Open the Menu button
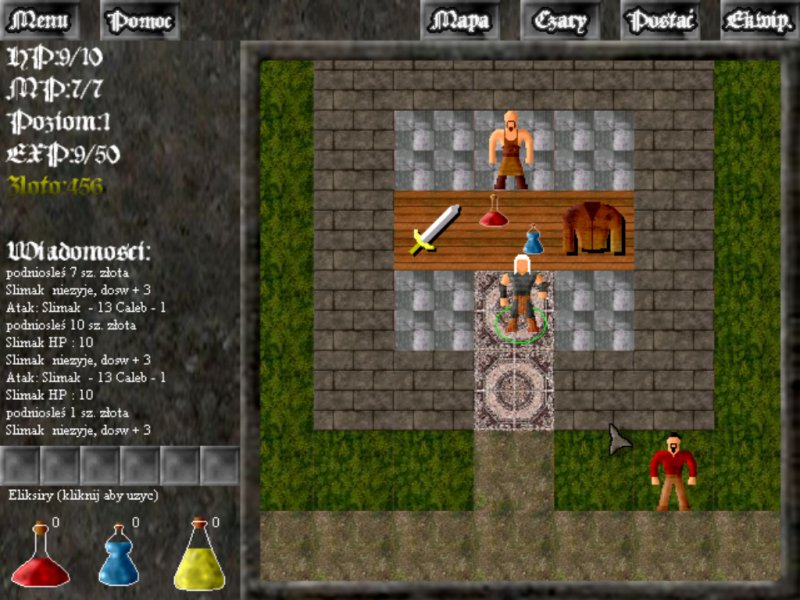 pos(40,20)
